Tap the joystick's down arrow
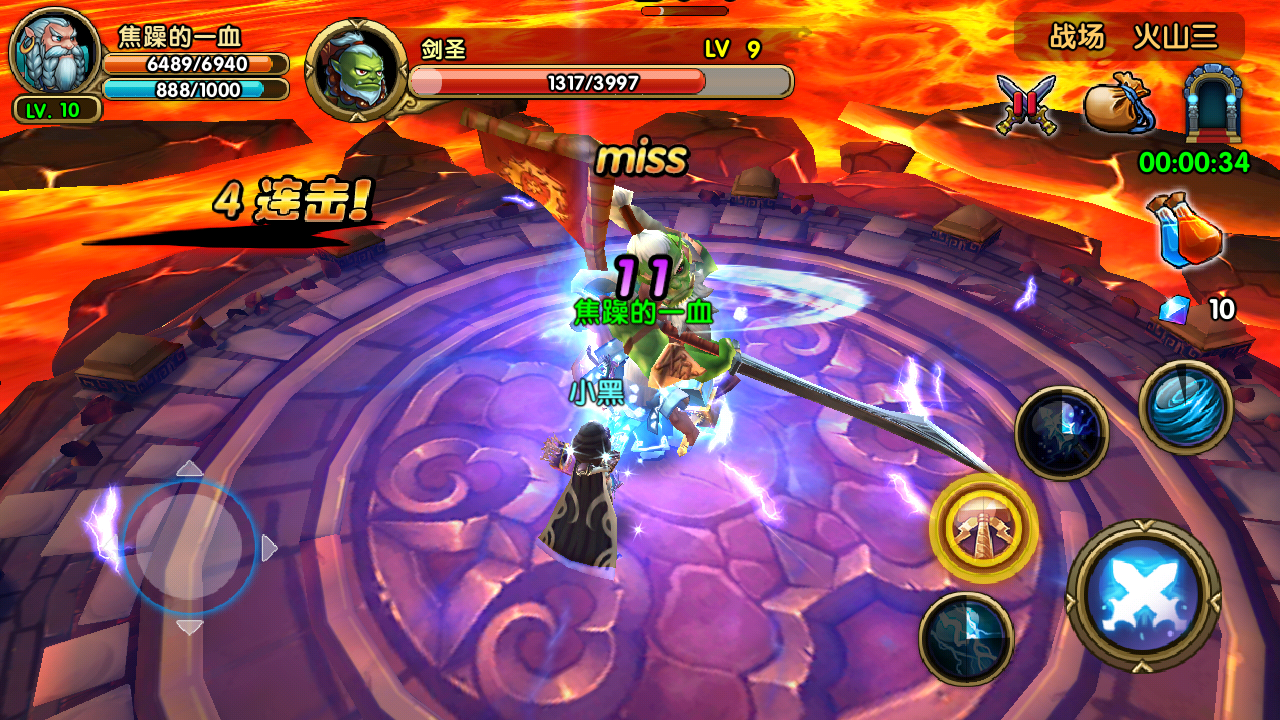 coord(189,627)
